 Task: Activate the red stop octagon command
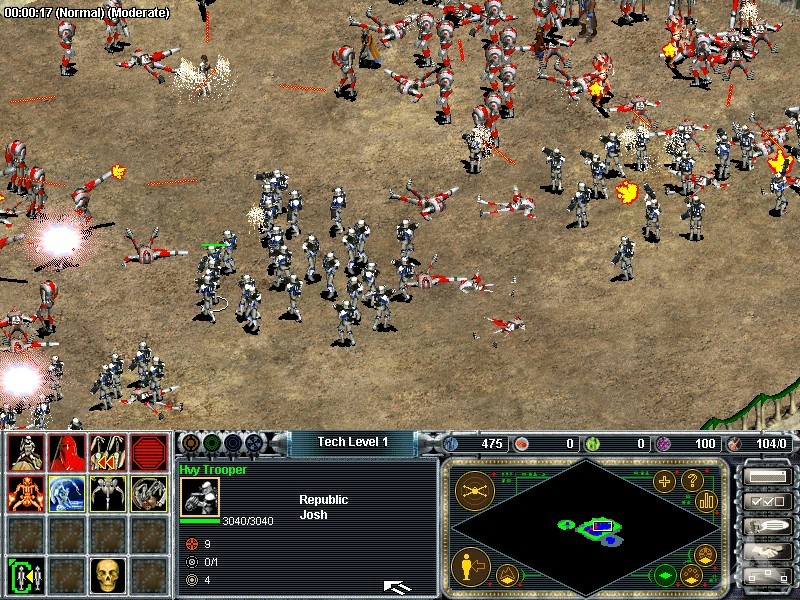click(x=148, y=454)
